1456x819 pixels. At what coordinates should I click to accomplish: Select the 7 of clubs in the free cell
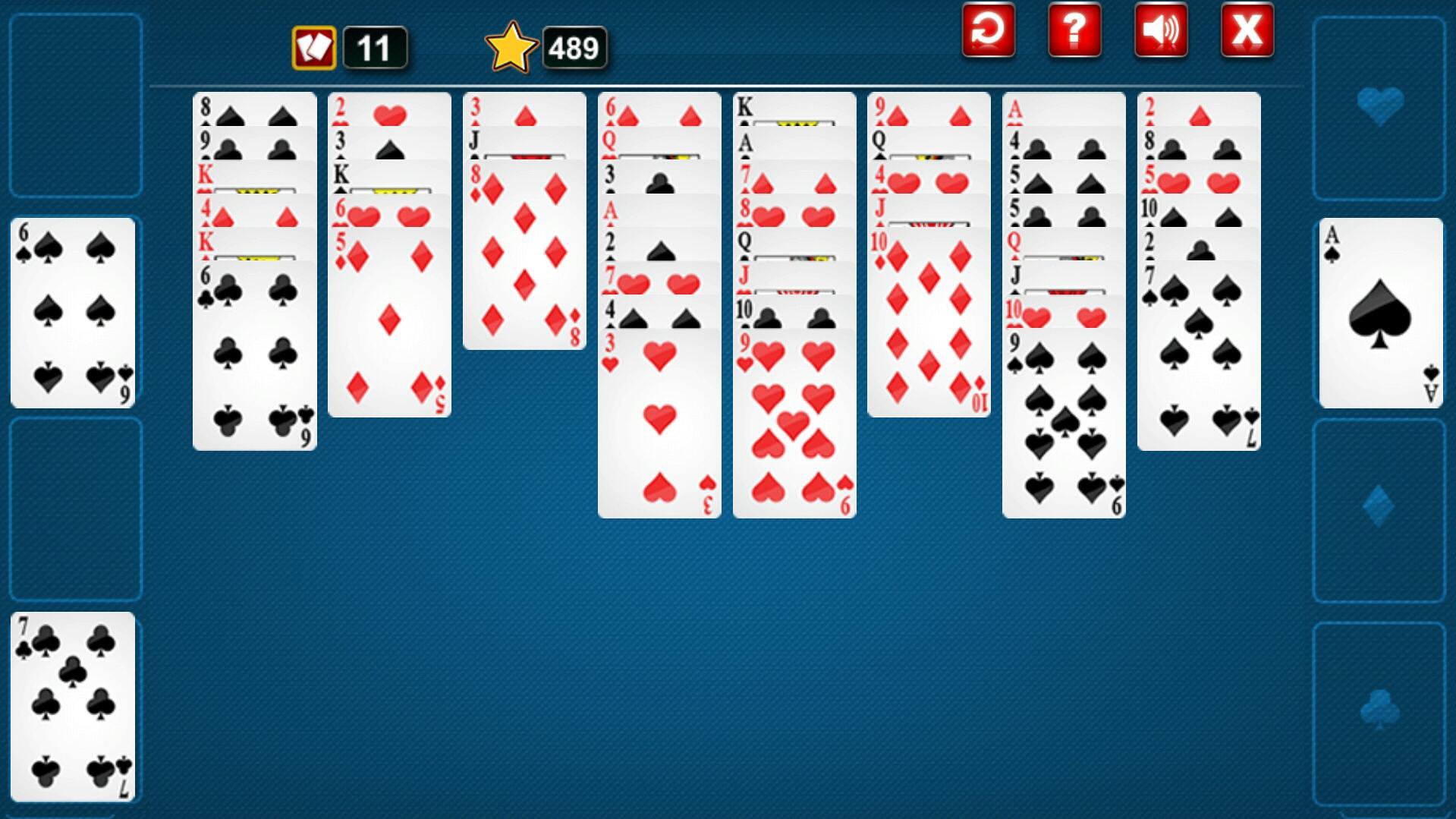coord(73,710)
